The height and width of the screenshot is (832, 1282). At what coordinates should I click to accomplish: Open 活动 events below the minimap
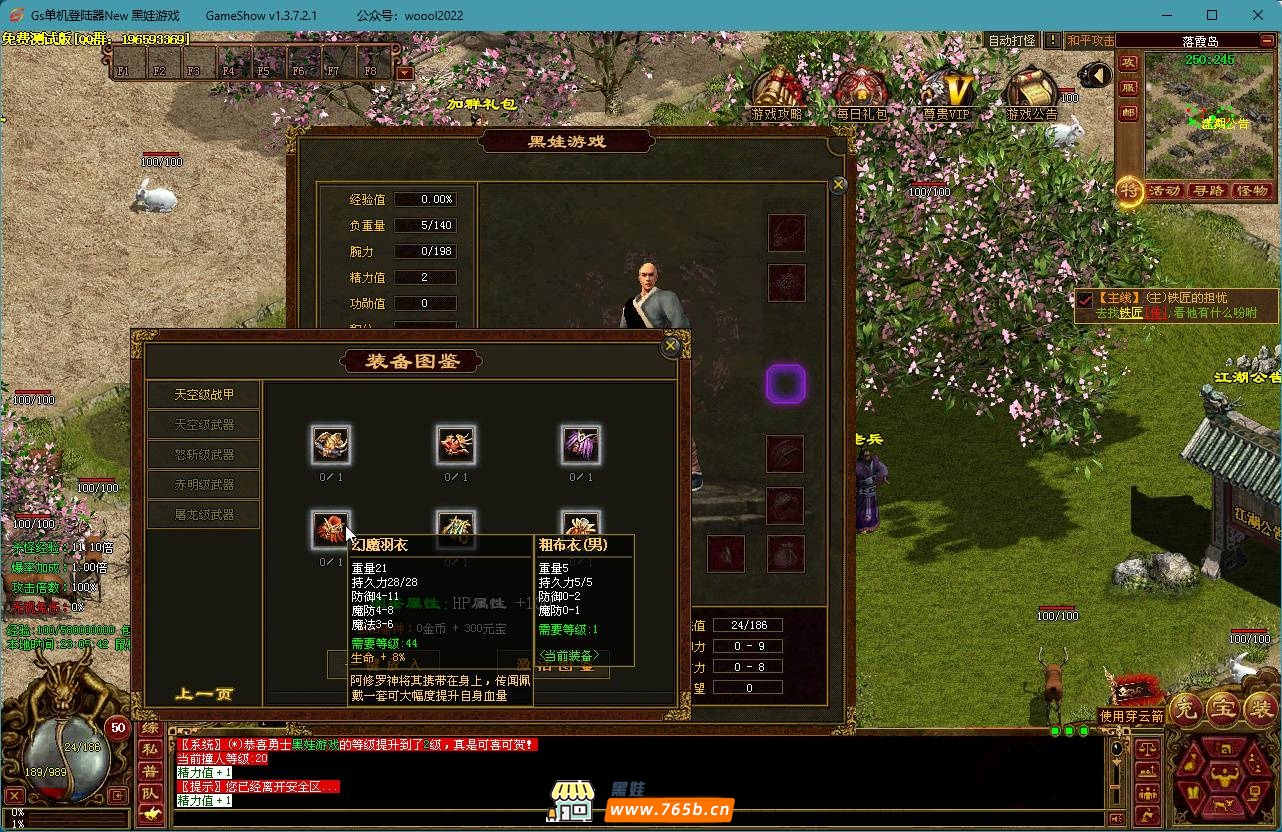pyautogui.click(x=1164, y=190)
